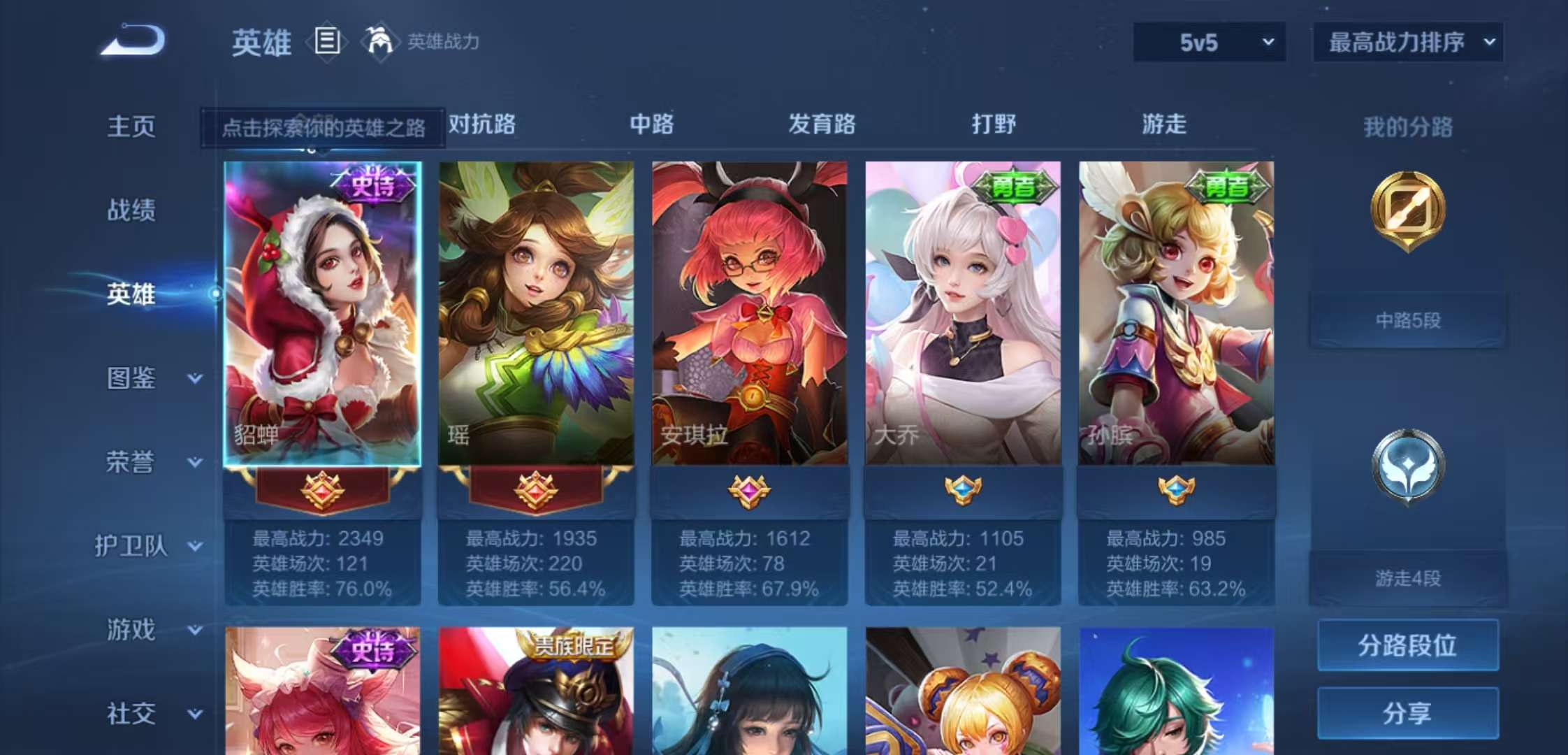Switch to the 打野 lane tab

pos(995,124)
